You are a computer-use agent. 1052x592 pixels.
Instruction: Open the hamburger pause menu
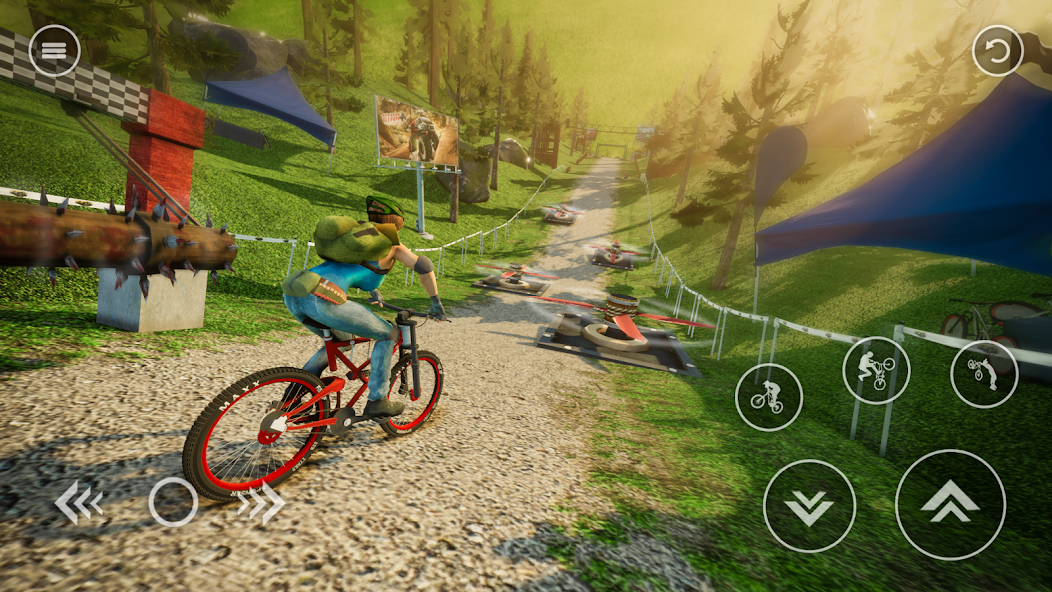click(54, 50)
